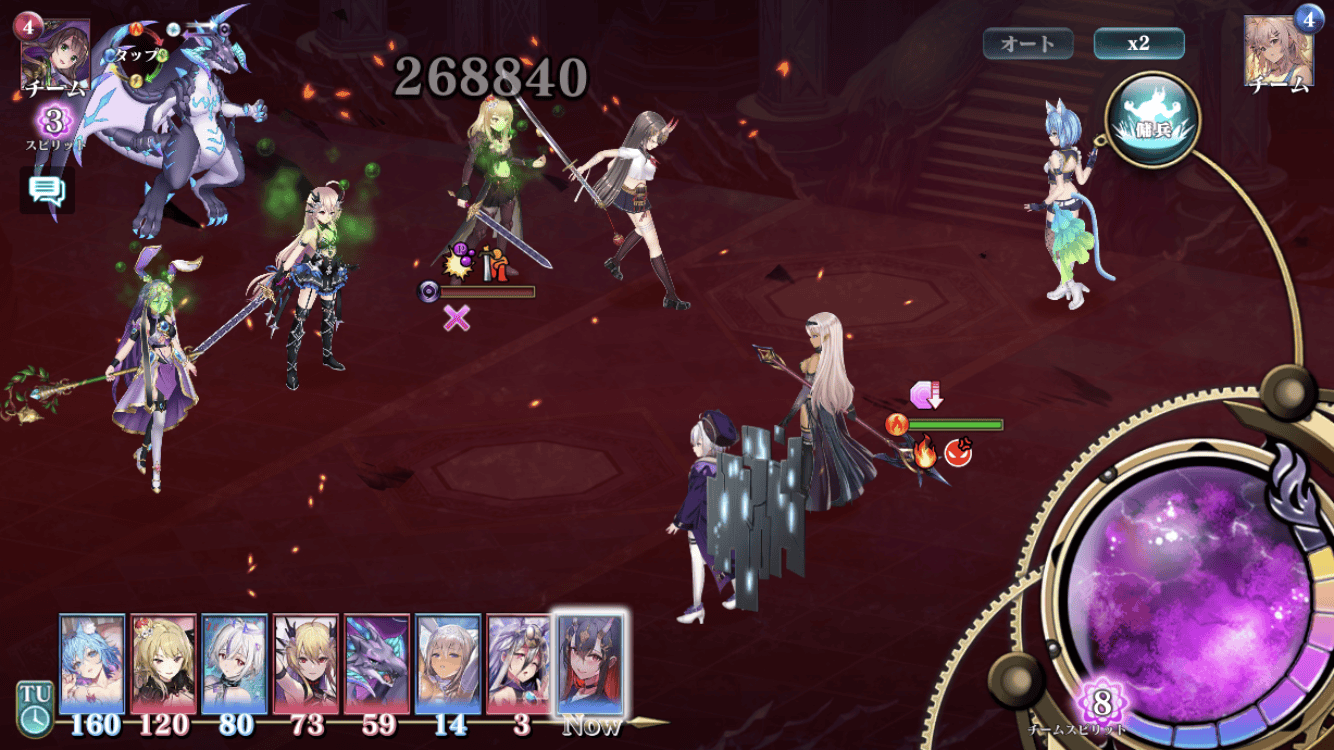Toggle the x2 battle speed button
This screenshot has height=750, width=1334.
(x=1139, y=44)
